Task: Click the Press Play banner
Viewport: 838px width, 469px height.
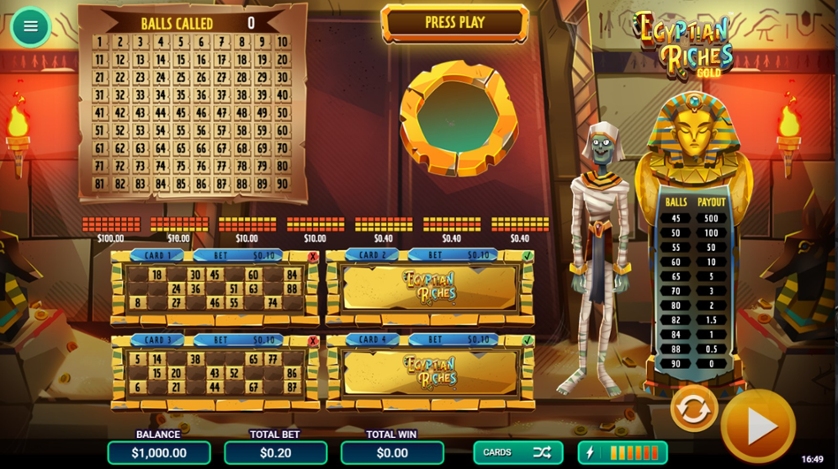Action: pos(455,23)
